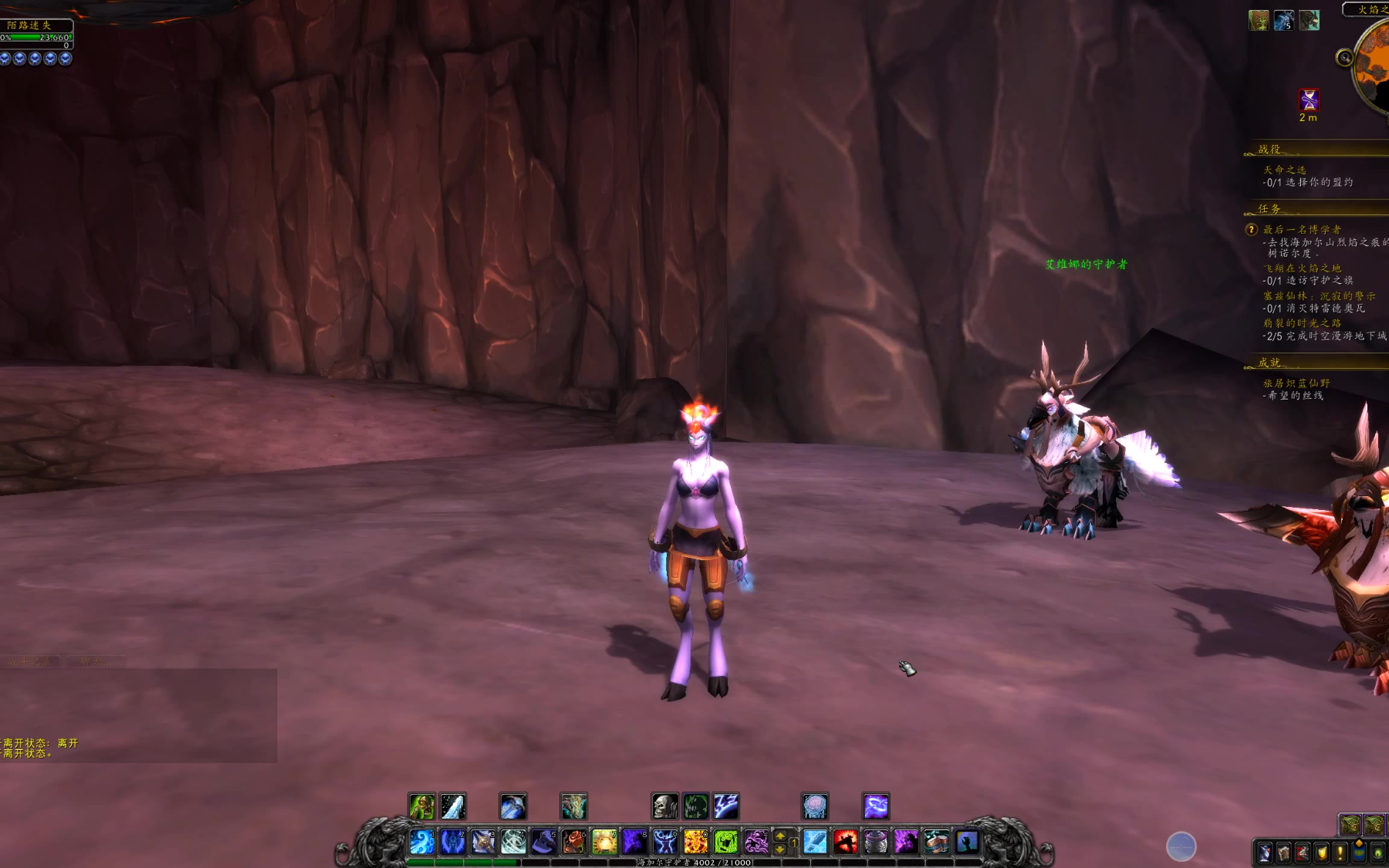Switch action bar page down

(x=780, y=849)
